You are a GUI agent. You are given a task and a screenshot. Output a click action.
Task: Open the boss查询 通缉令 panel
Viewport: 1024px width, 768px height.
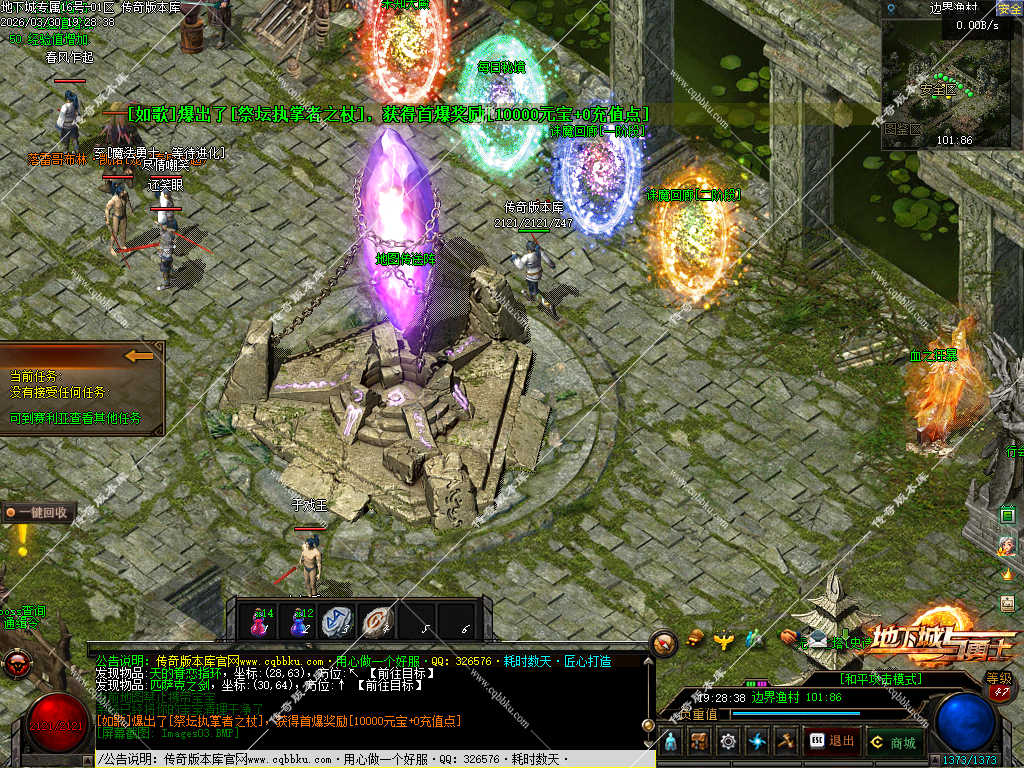point(22,616)
